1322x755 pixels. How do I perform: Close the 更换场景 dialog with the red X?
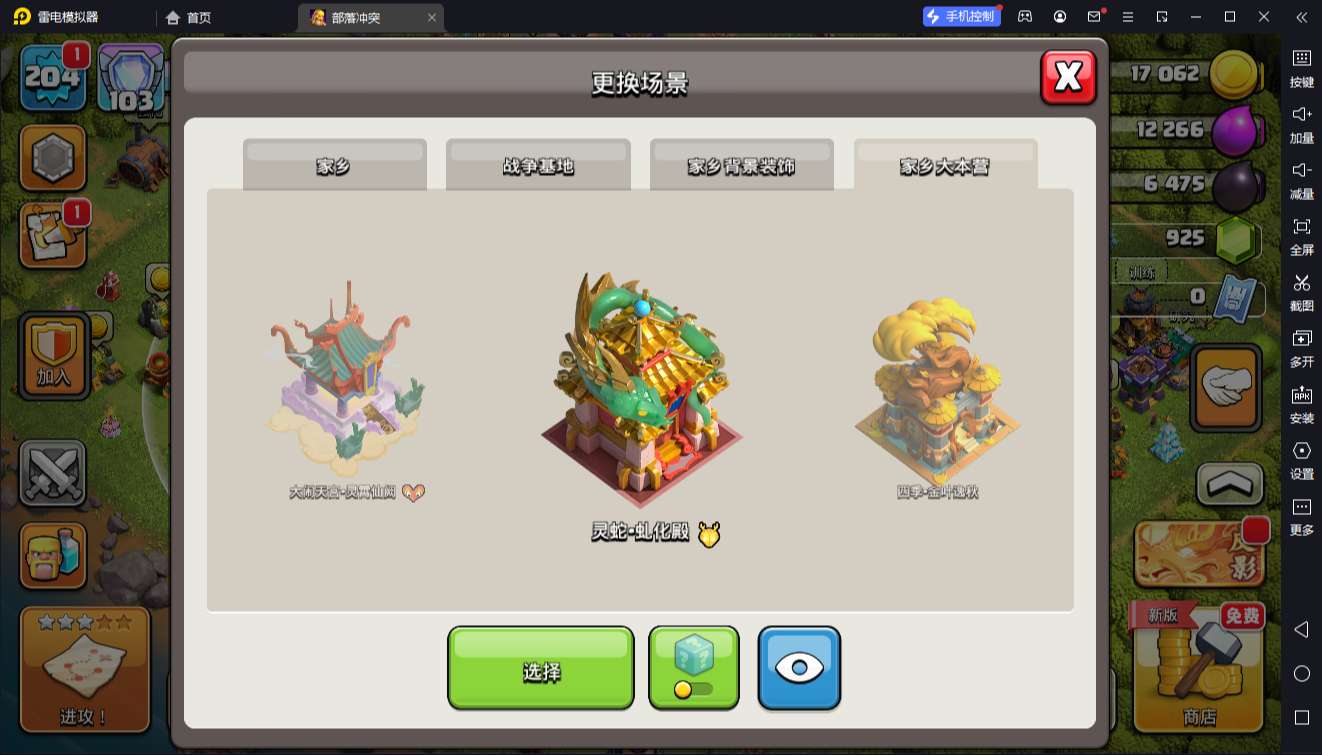point(1068,77)
